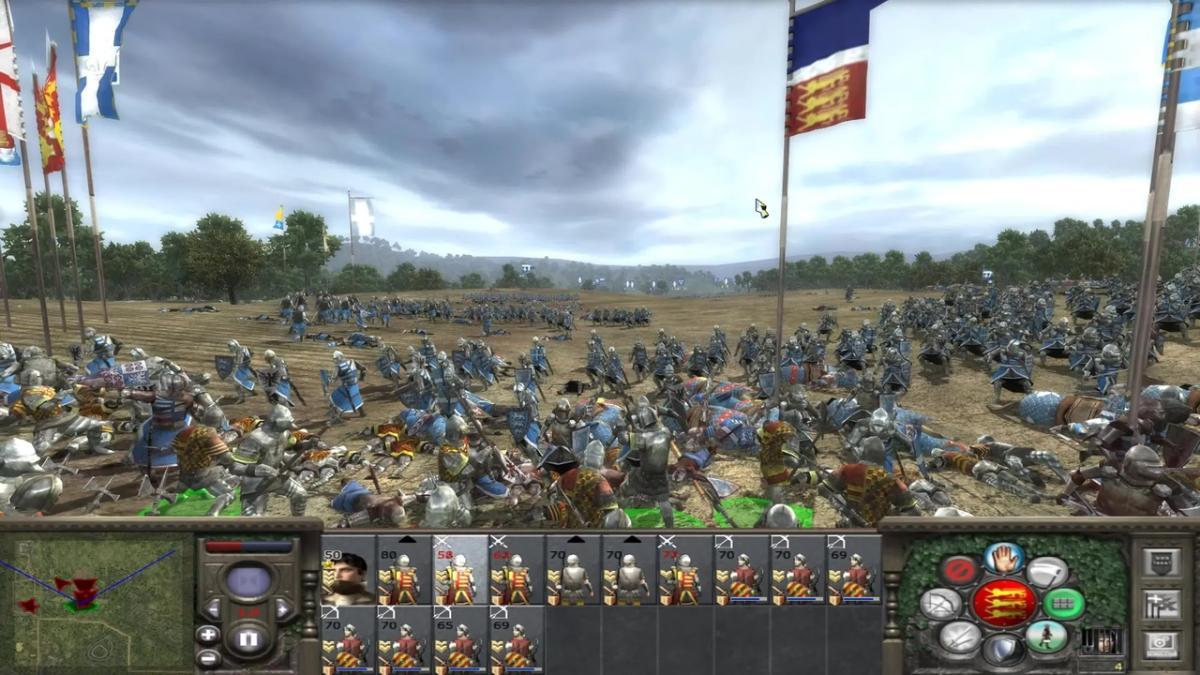The height and width of the screenshot is (675, 1200).
Task: Toggle the bow fire-at-will button
Action: coord(940,605)
